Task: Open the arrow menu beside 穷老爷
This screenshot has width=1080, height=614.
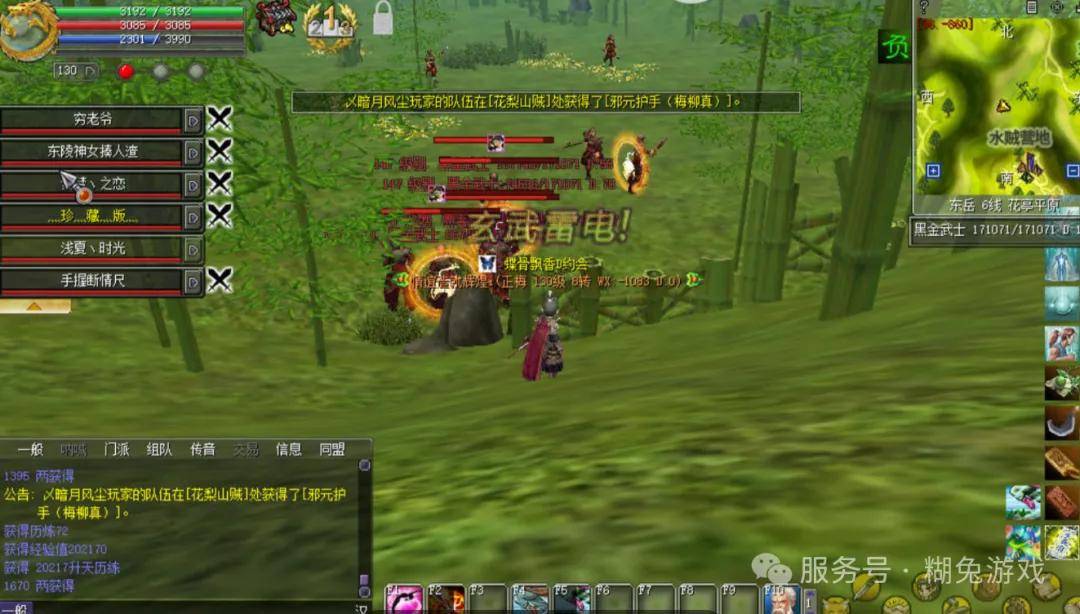Action: [193, 120]
